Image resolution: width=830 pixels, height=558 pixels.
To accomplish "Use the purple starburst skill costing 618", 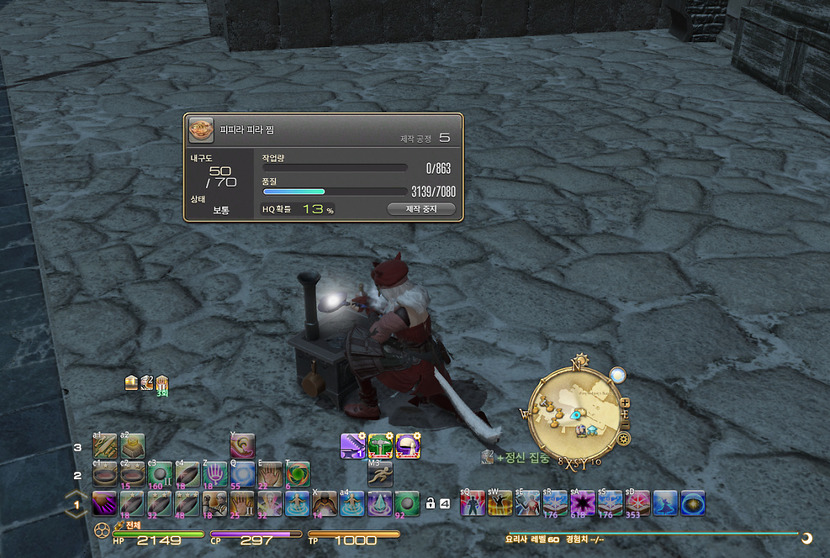I will click(x=582, y=502).
